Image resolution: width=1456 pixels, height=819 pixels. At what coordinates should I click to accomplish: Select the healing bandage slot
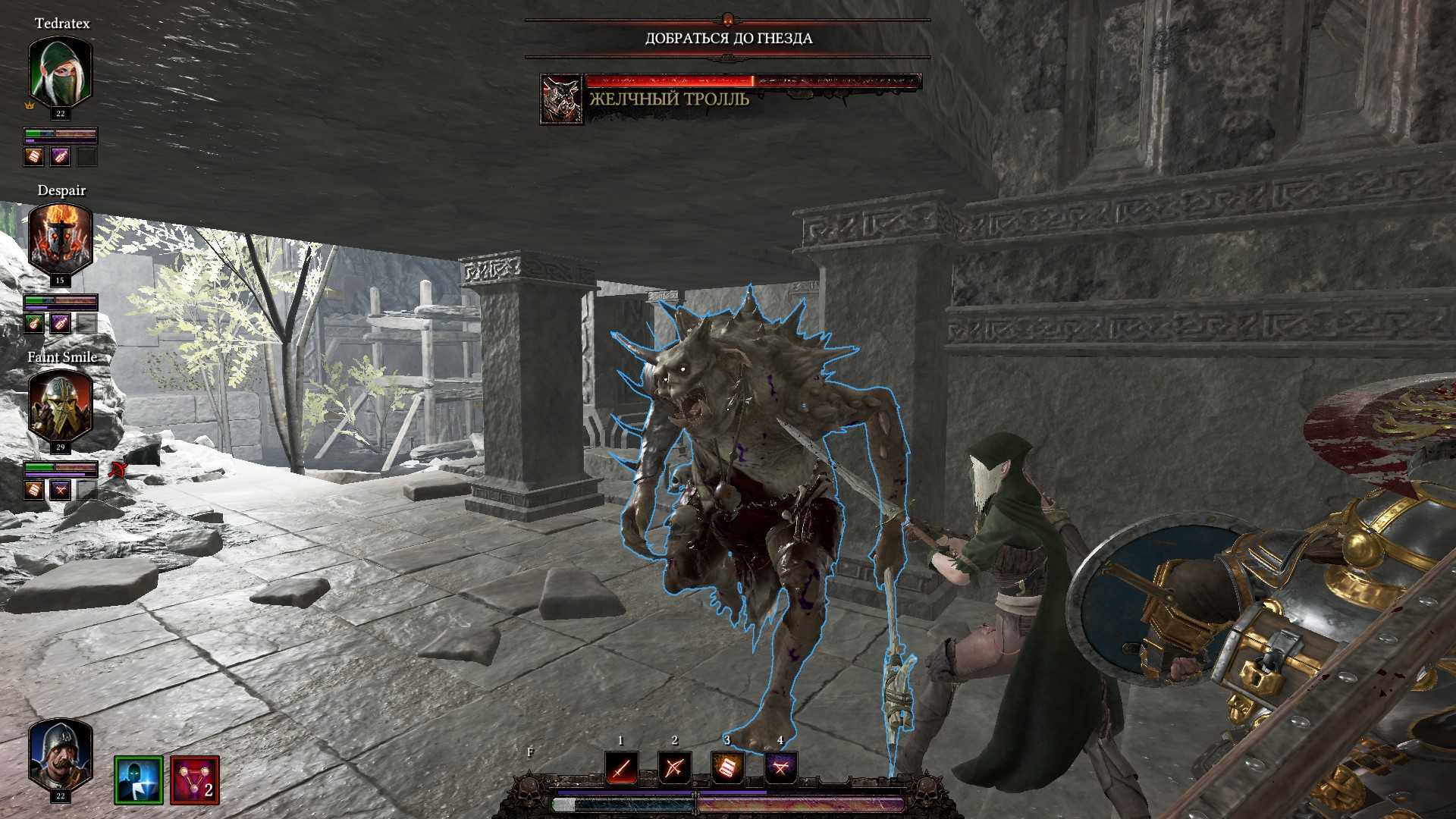pos(727,769)
